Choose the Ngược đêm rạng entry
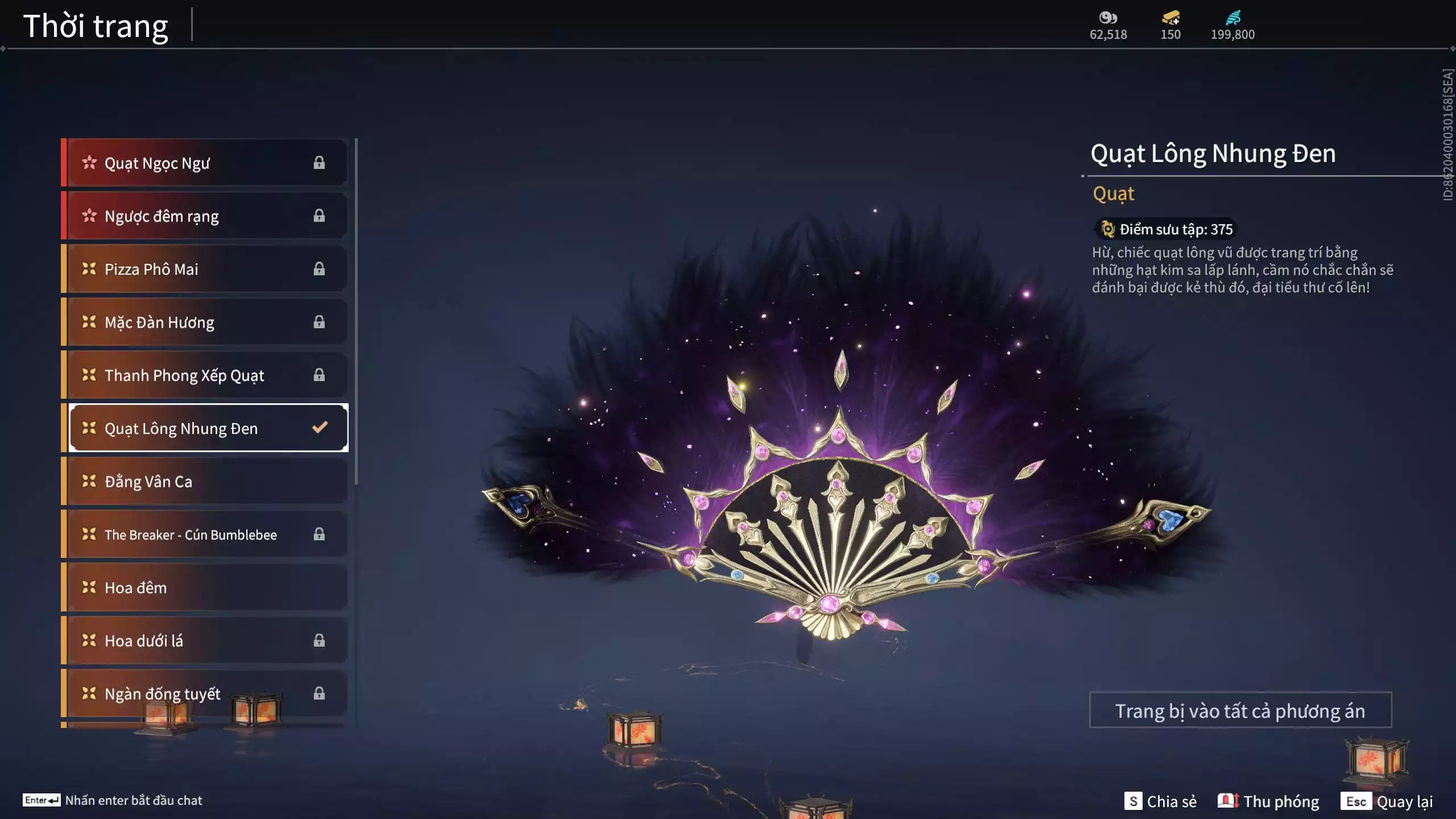The width and height of the screenshot is (1456, 819). (x=205, y=216)
